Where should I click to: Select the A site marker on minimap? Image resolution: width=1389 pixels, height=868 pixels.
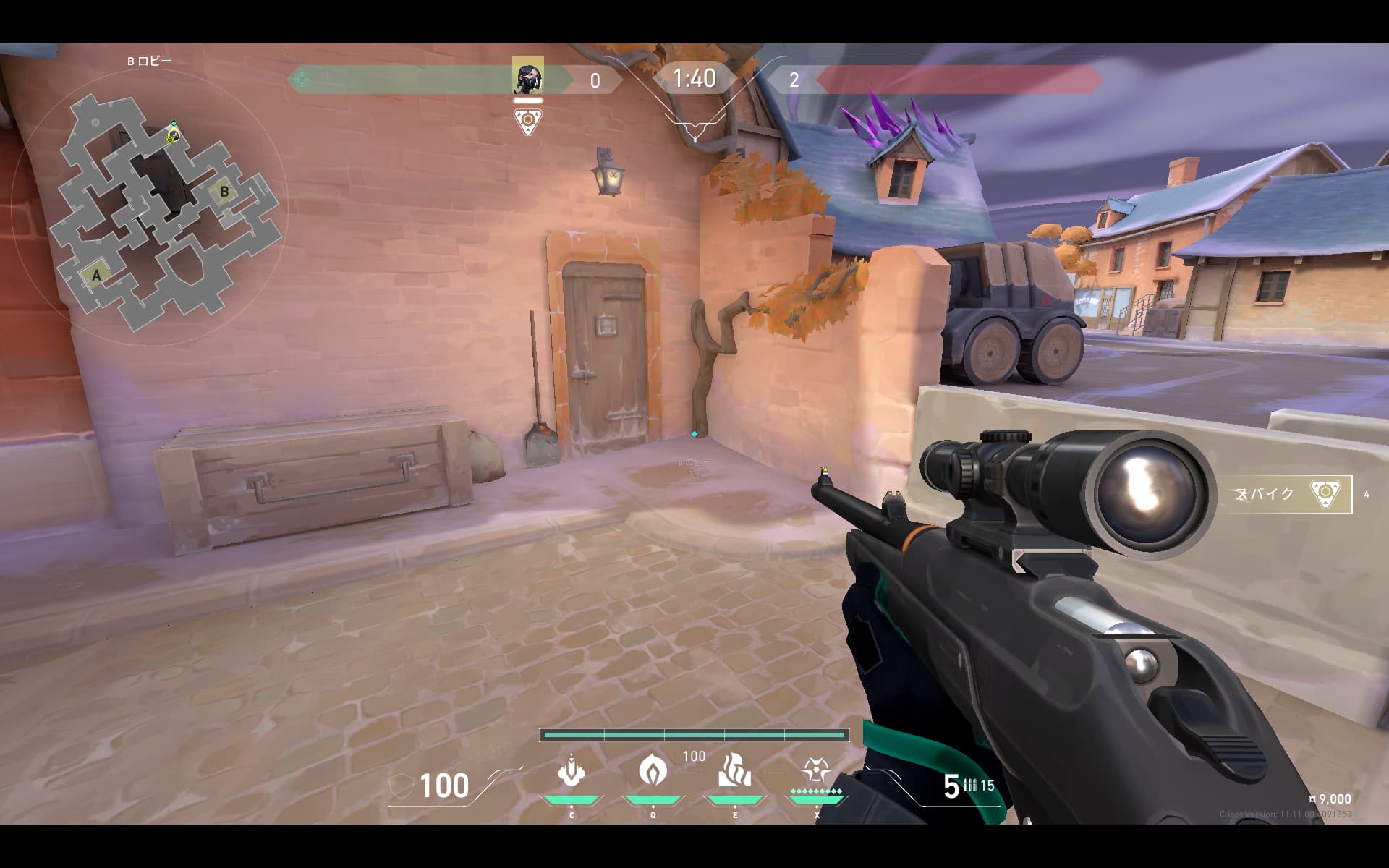coord(96,275)
